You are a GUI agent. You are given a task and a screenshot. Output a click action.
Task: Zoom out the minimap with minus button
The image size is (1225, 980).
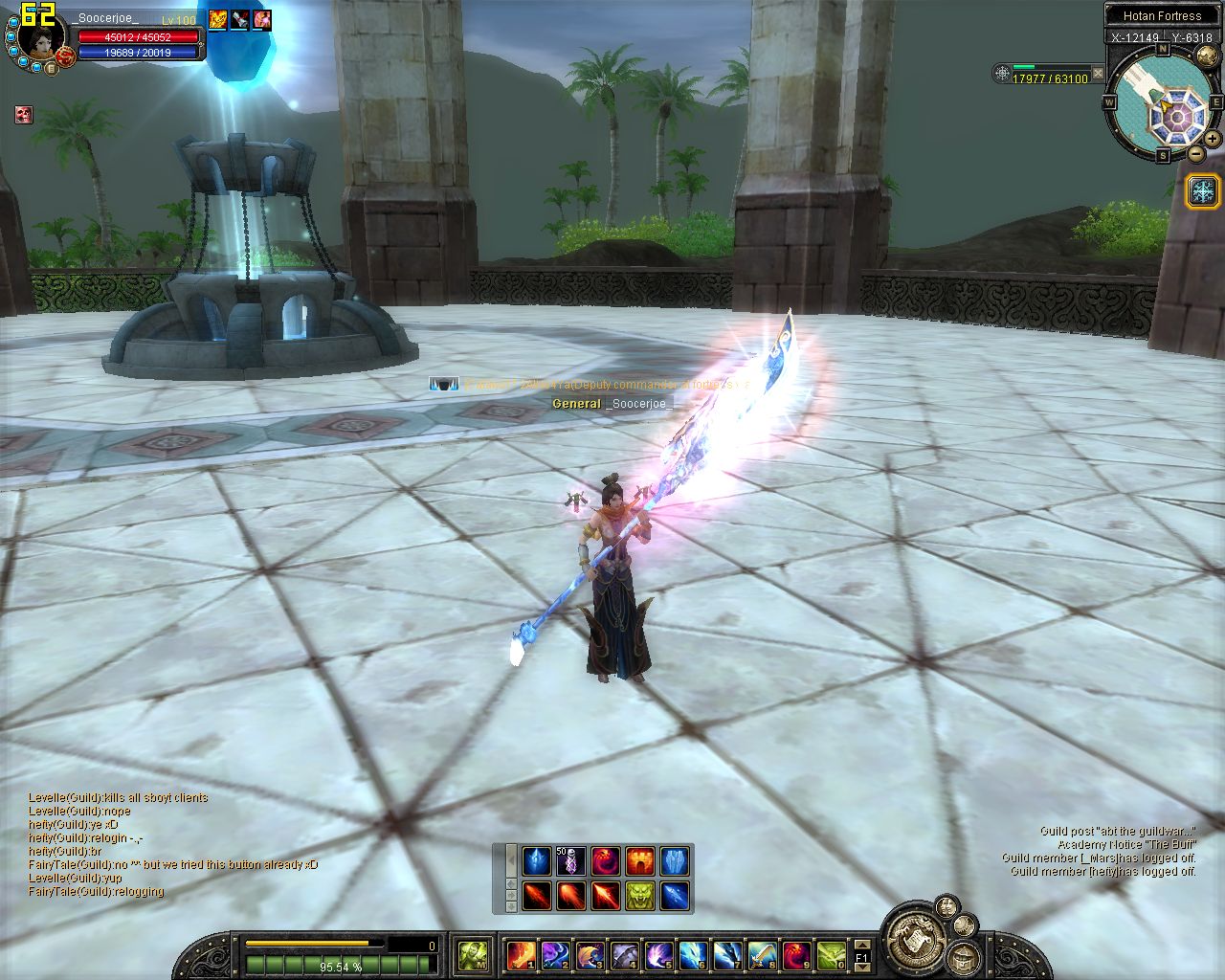(x=1196, y=153)
